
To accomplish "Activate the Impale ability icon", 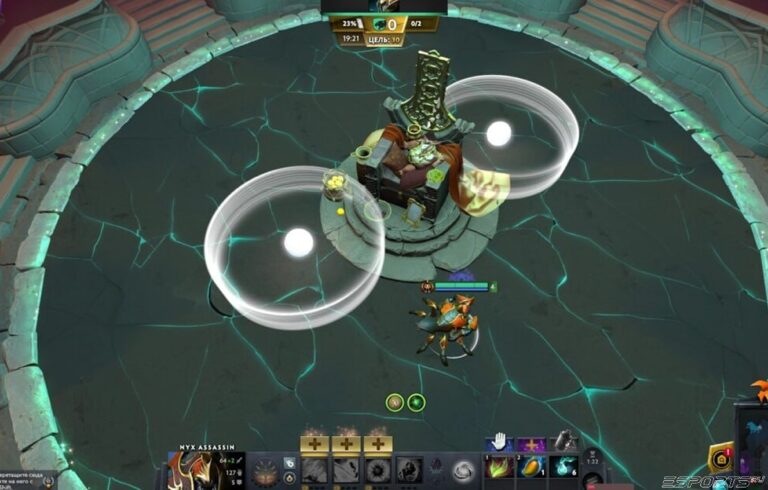I will point(315,470).
